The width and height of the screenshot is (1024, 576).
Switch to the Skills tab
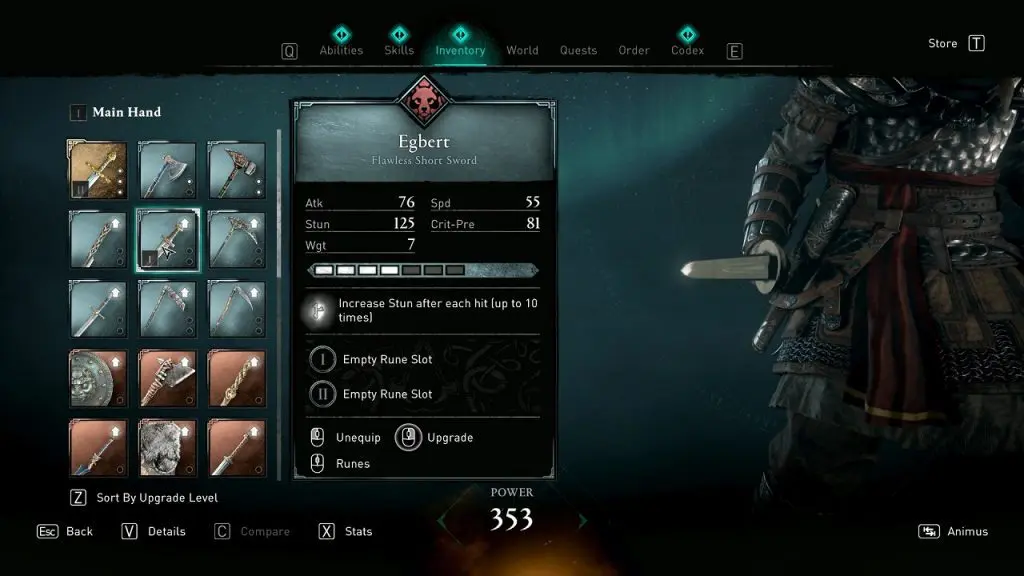(399, 50)
